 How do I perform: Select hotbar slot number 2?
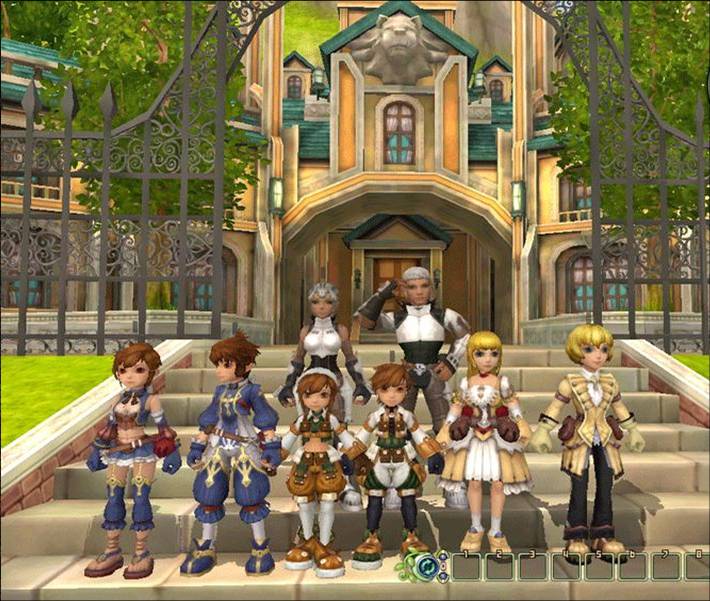(x=500, y=567)
